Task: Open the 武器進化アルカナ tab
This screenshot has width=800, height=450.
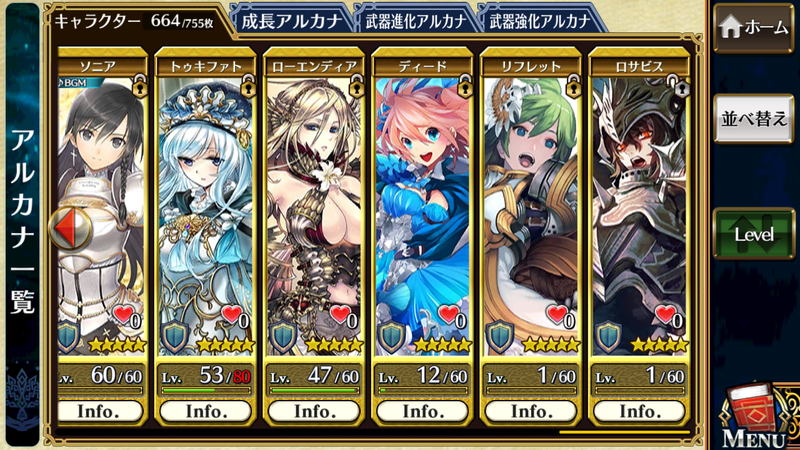Action: coord(414,20)
